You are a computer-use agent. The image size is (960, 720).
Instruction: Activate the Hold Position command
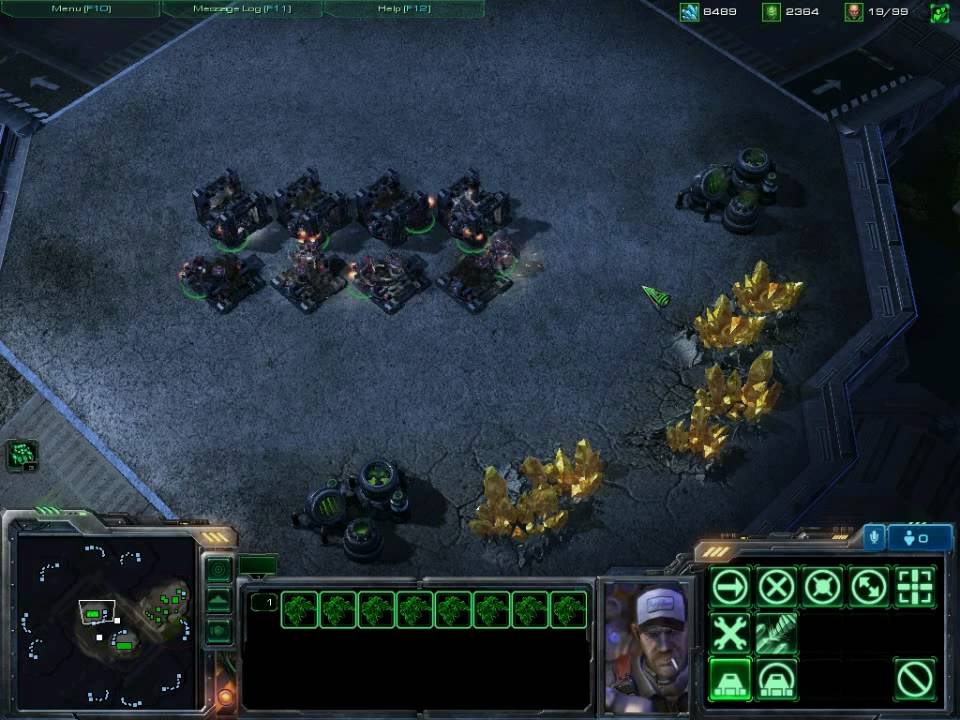coord(822,587)
